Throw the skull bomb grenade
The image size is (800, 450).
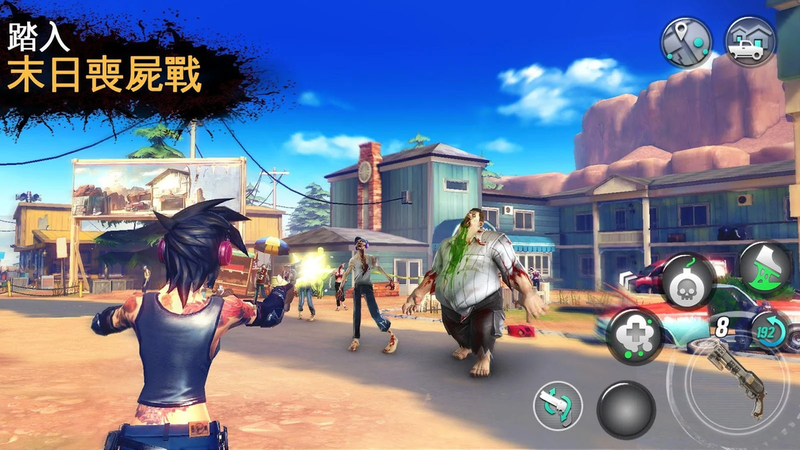tap(688, 279)
